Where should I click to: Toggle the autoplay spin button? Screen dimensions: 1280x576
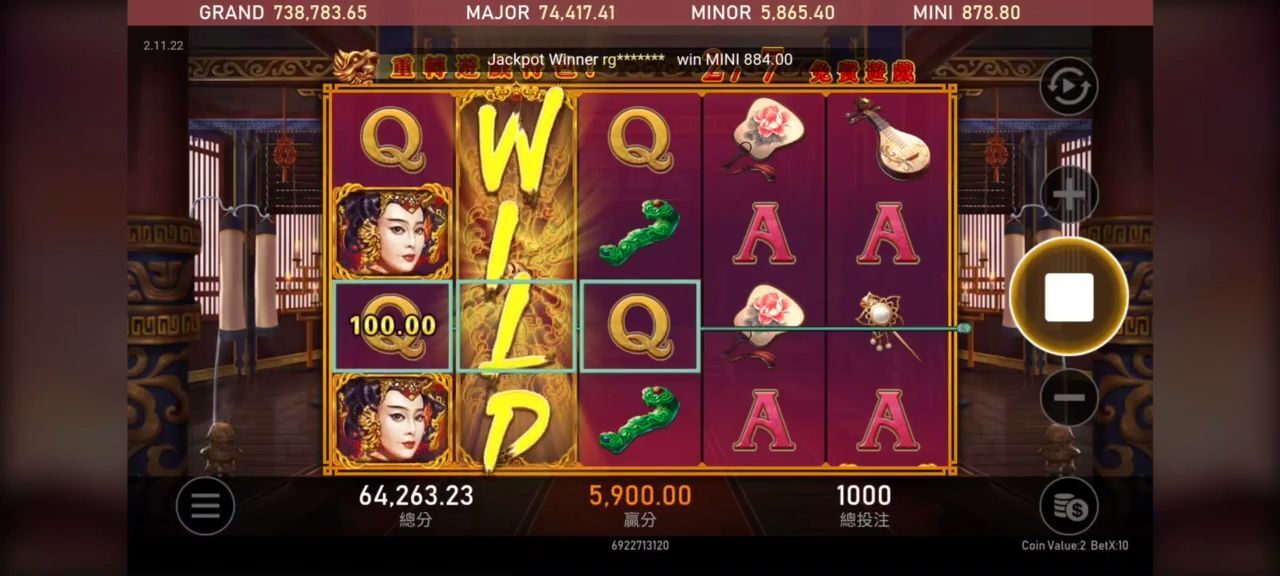[1068, 87]
